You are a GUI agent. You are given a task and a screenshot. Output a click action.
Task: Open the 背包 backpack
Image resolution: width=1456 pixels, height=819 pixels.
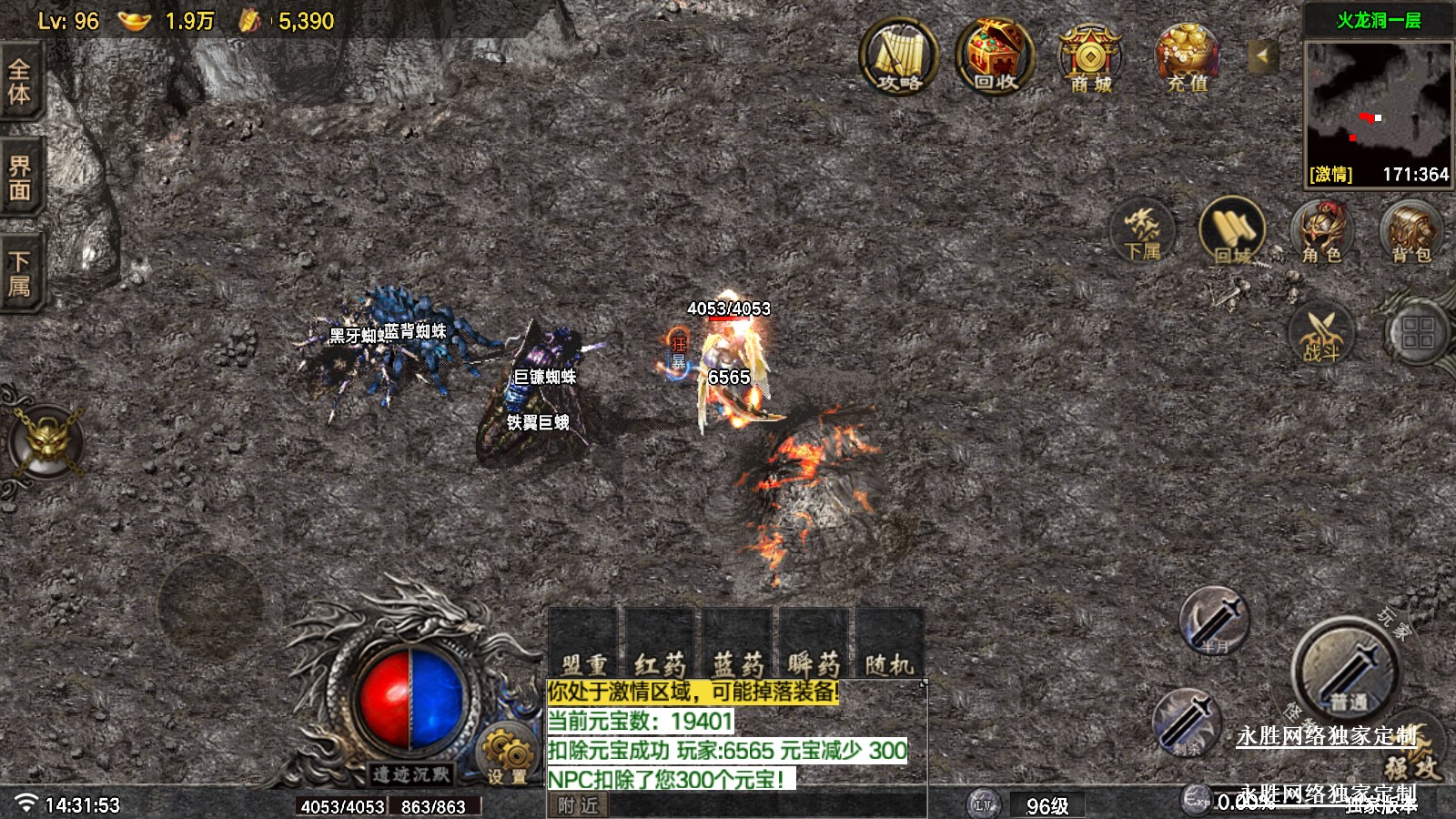pyautogui.click(x=1410, y=231)
